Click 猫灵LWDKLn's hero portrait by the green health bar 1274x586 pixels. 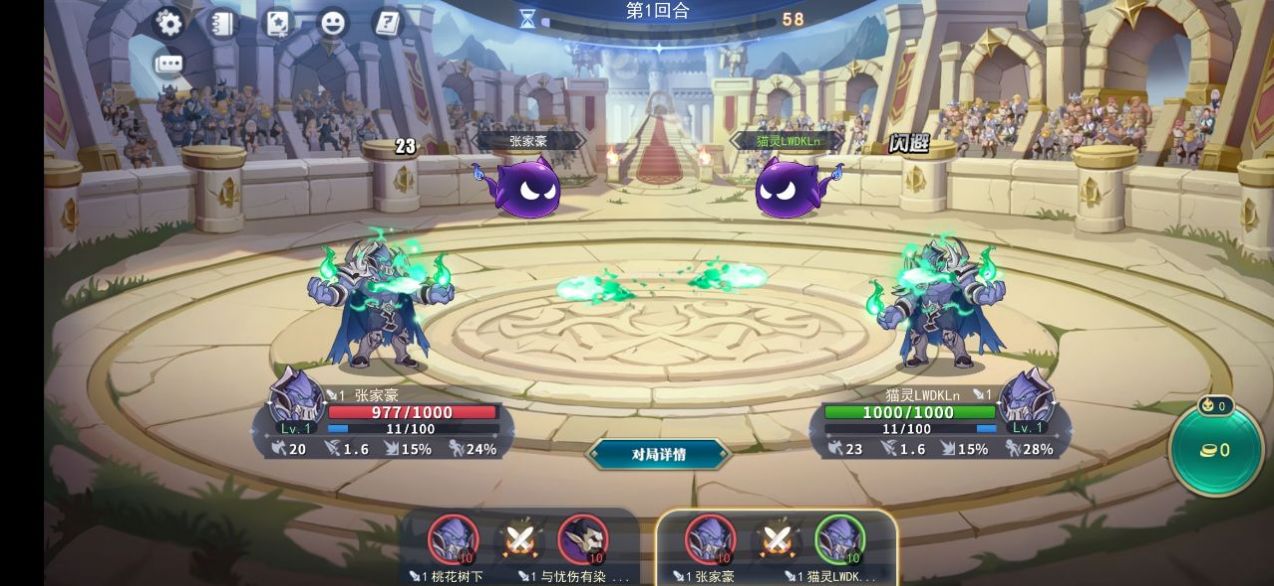pos(1027,398)
